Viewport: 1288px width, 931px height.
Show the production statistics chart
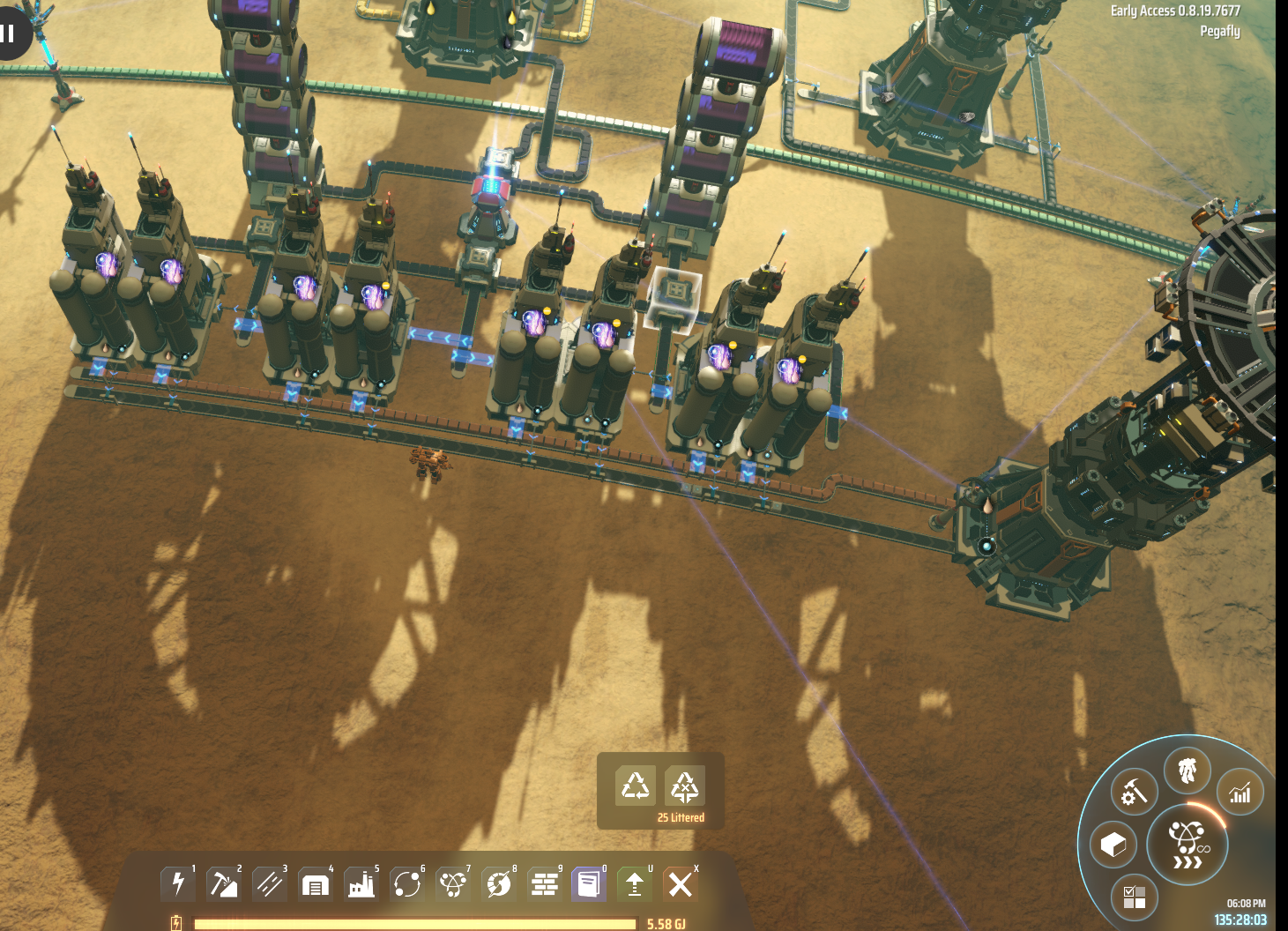[1240, 793]
